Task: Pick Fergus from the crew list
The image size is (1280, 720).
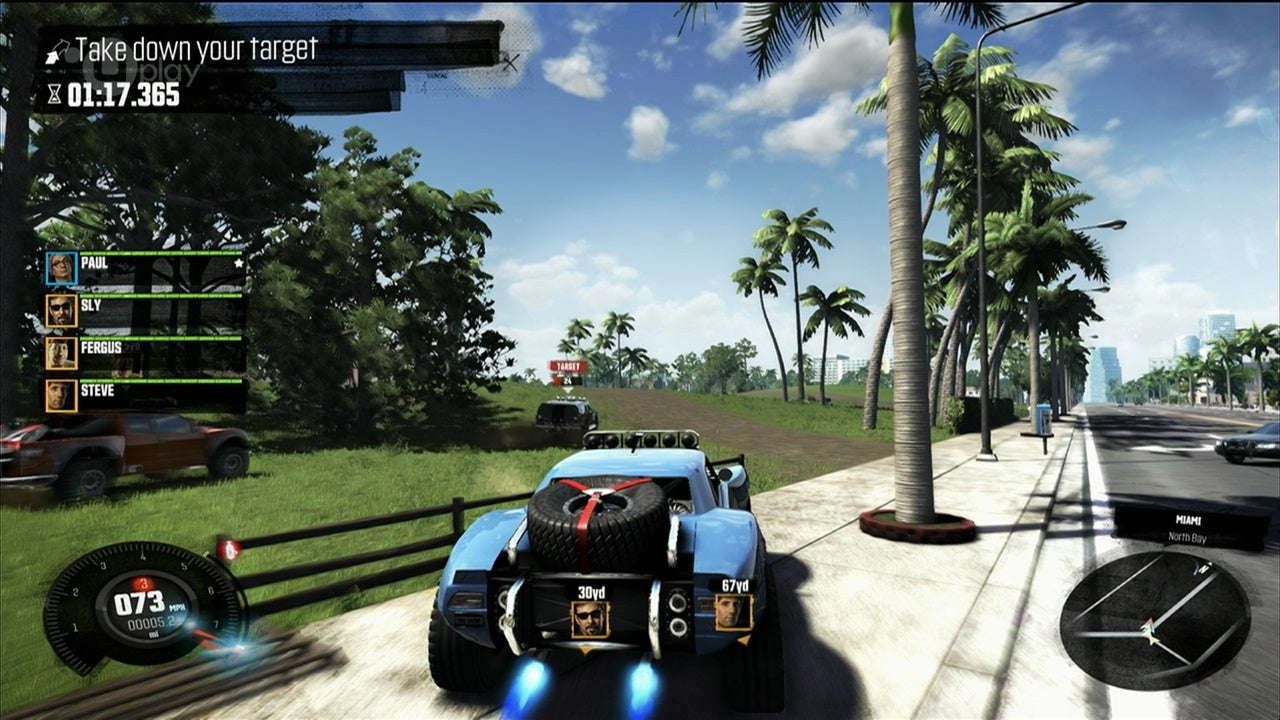Action: pos(145,352)
